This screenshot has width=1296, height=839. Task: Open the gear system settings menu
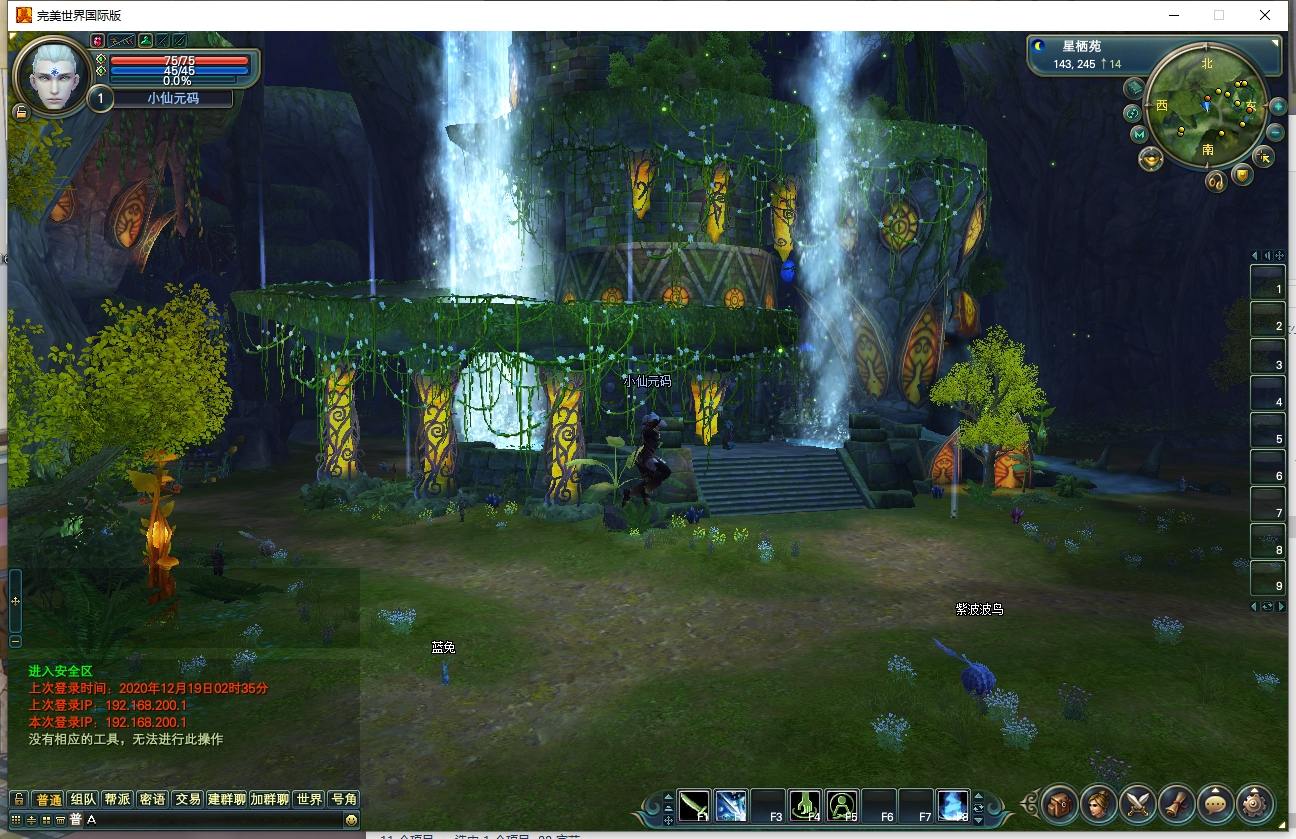point(1254,802)
